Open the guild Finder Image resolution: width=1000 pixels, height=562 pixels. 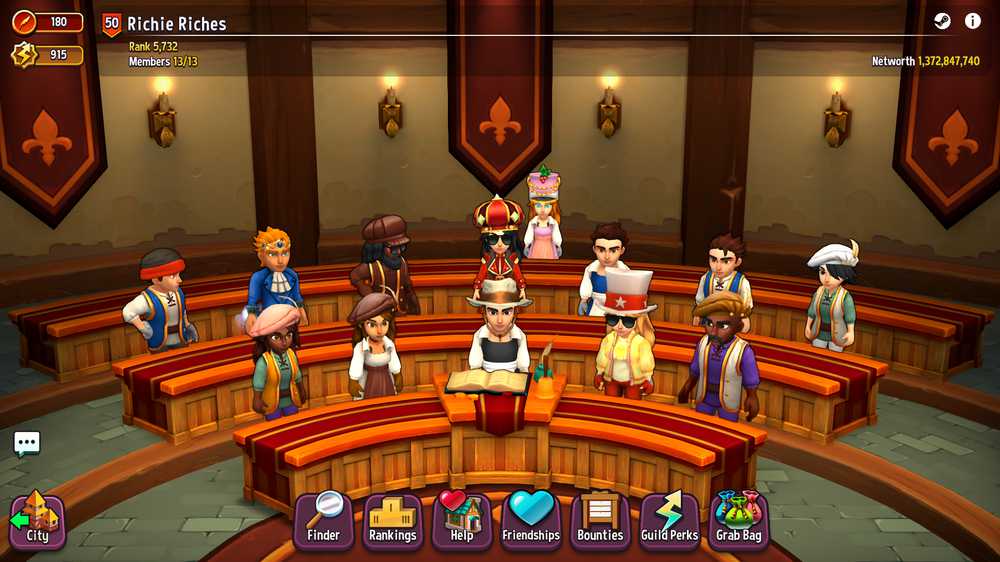click(x=323, y=520)
